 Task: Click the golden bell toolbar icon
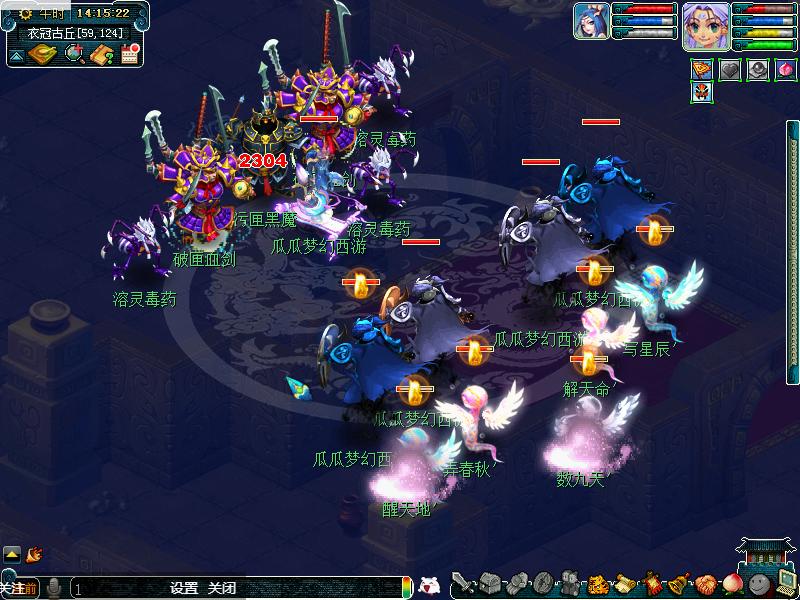[679, 583]
